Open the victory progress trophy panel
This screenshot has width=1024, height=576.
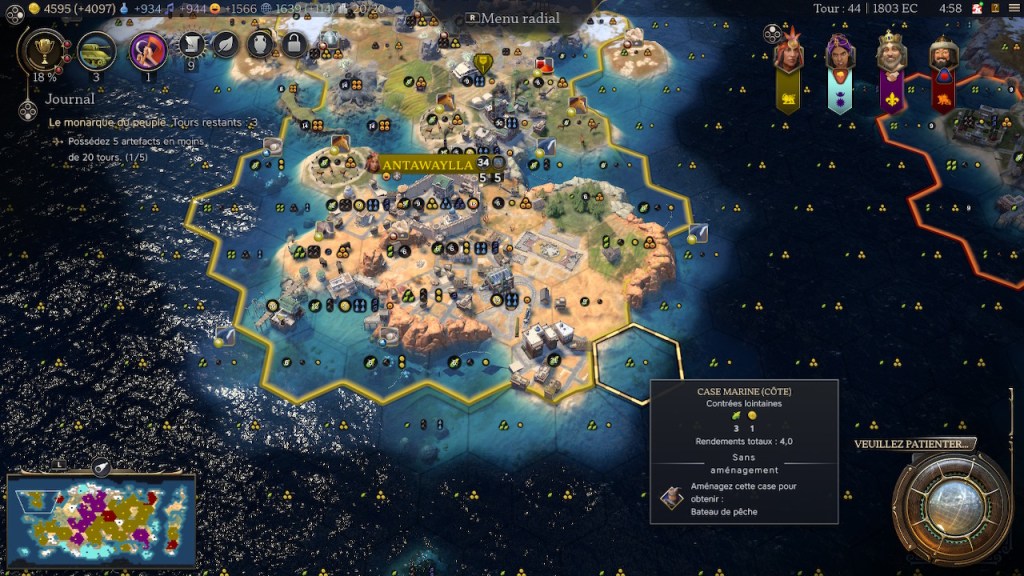point(43,49)
